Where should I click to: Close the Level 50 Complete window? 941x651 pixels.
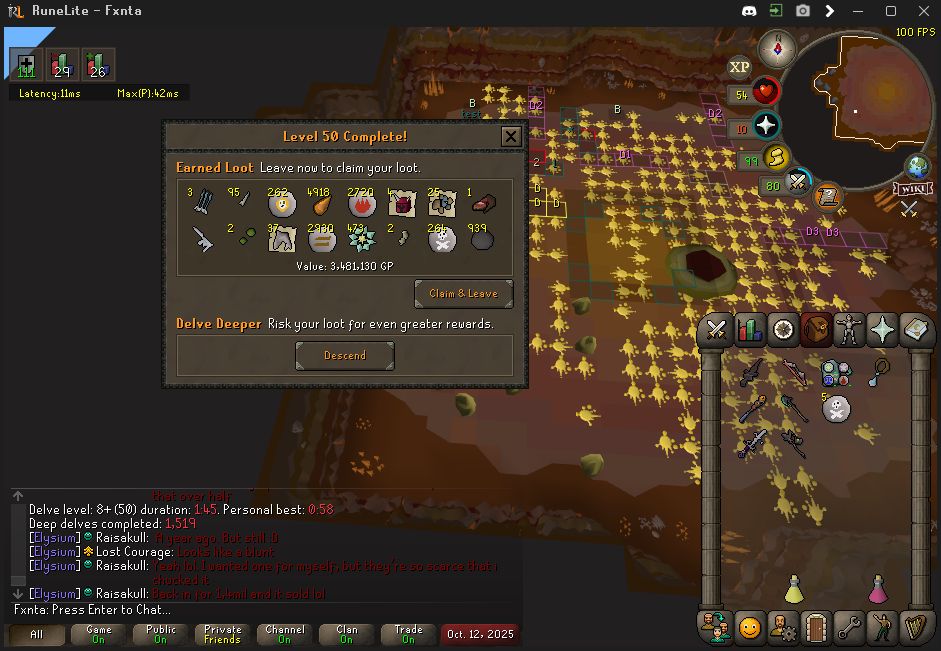click(x=510, y=136)
